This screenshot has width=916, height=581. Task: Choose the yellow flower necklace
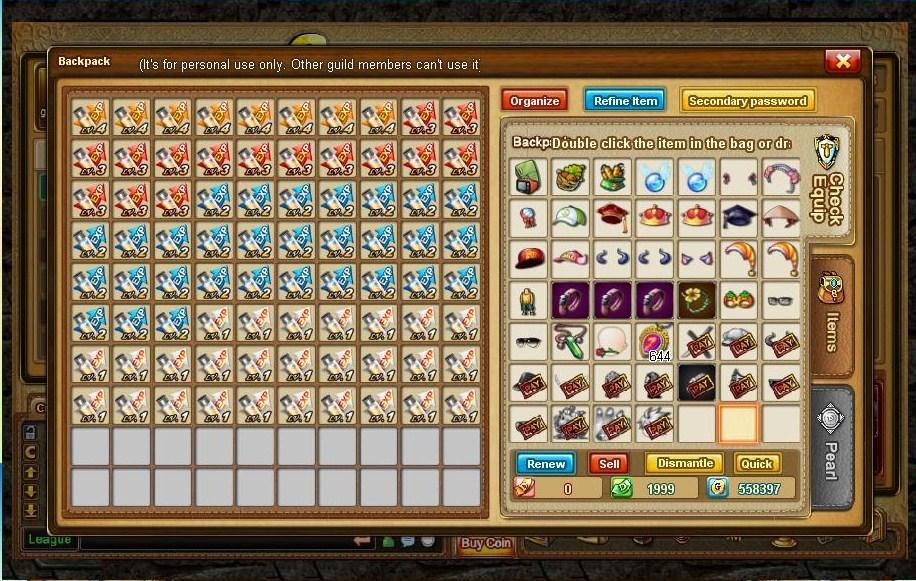click(x=697, y=299)
